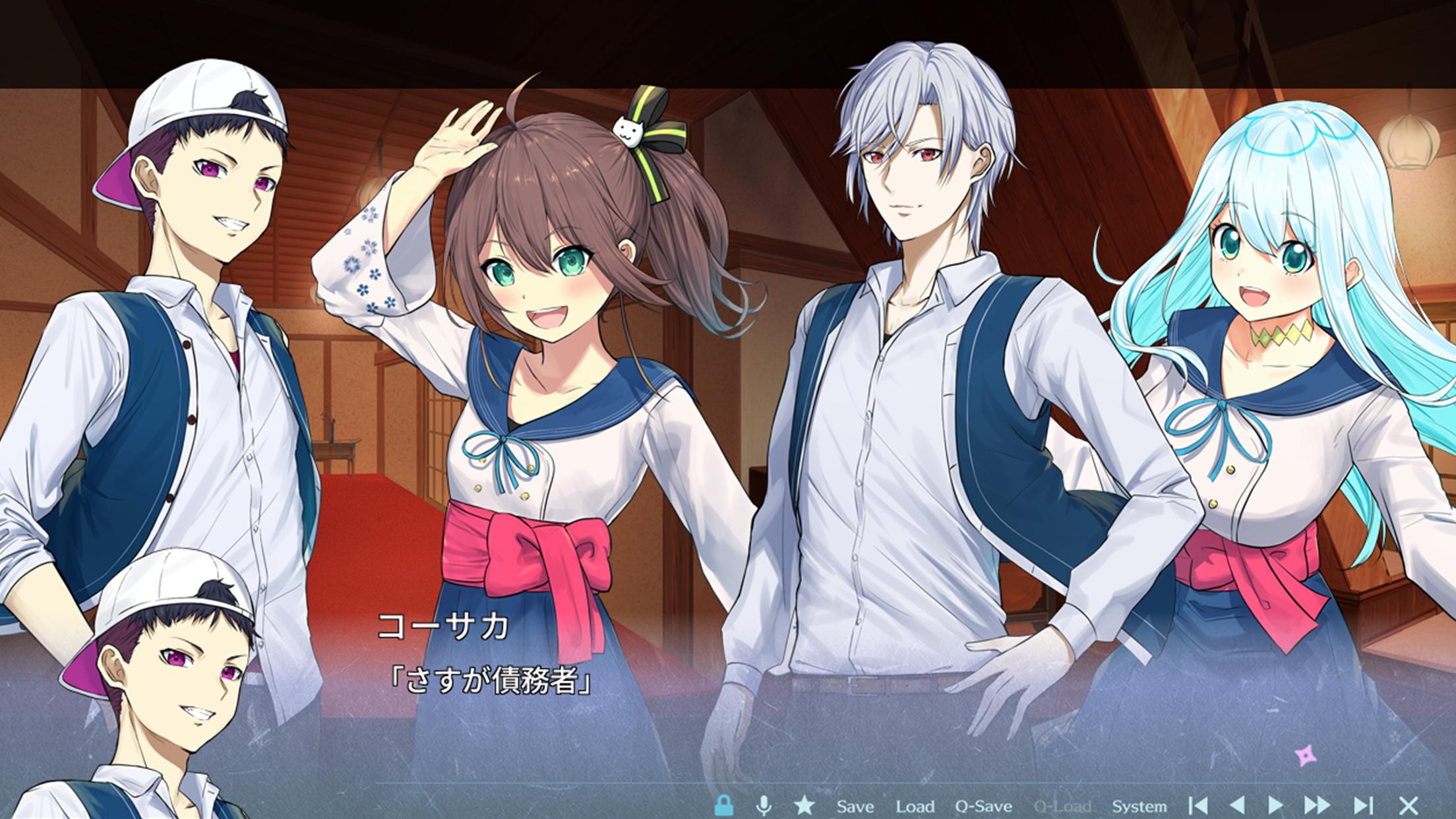
Task: Open the System menu
Action: point(1139,806)
